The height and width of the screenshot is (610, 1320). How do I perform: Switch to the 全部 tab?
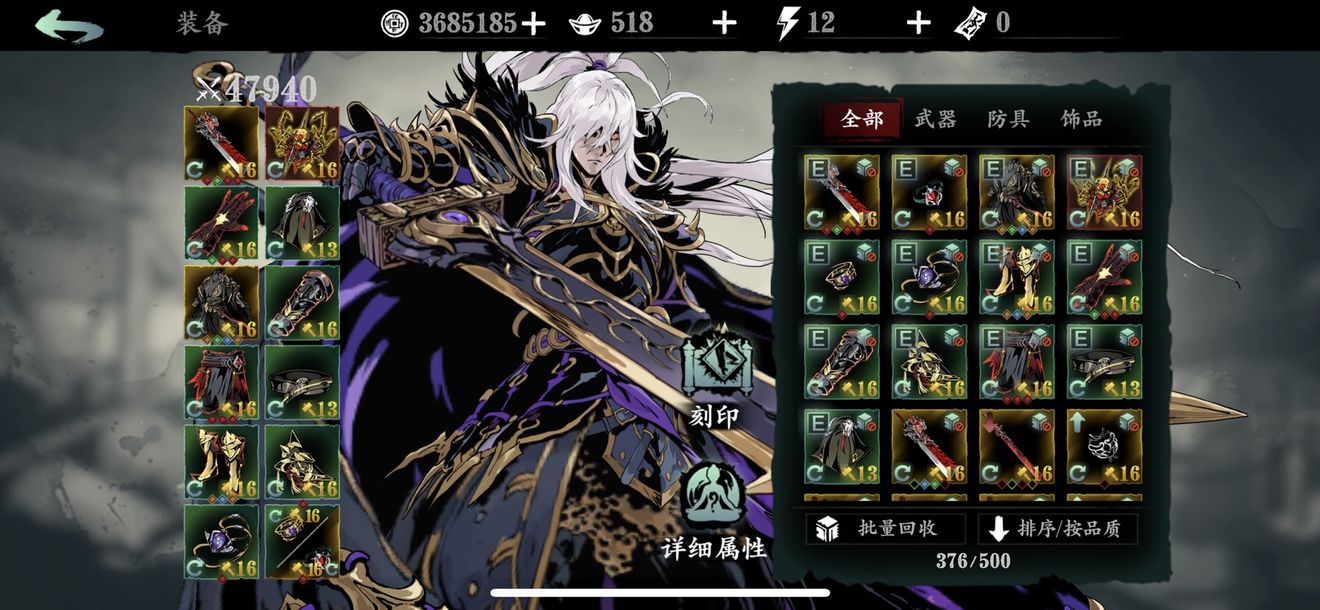click(862, 119)
